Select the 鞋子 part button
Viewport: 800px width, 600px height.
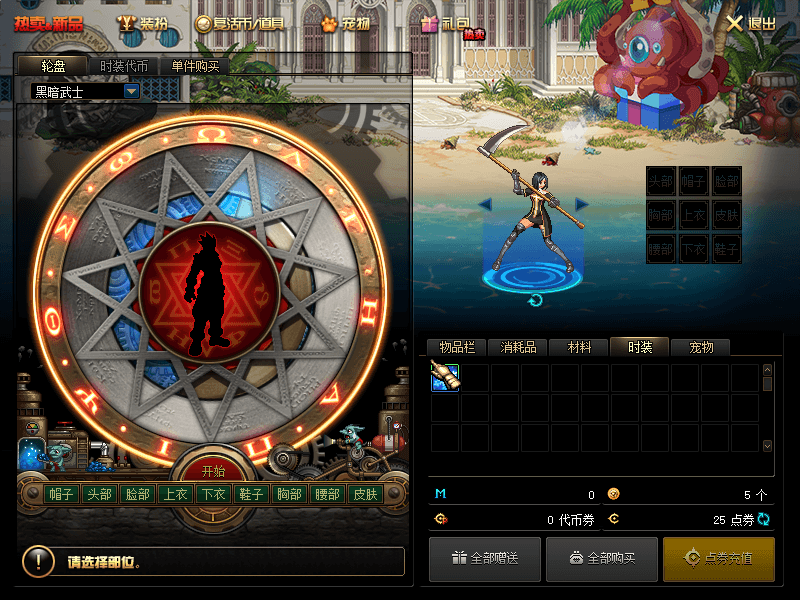[250, 494]
